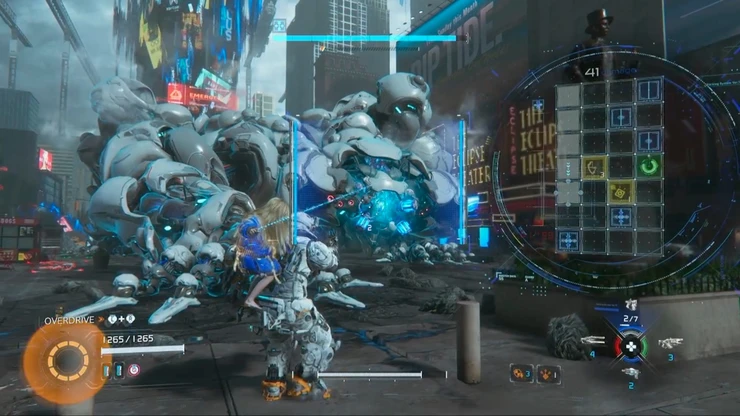Click the red-ringed status icon by the health bar

[x=133, y=369]
